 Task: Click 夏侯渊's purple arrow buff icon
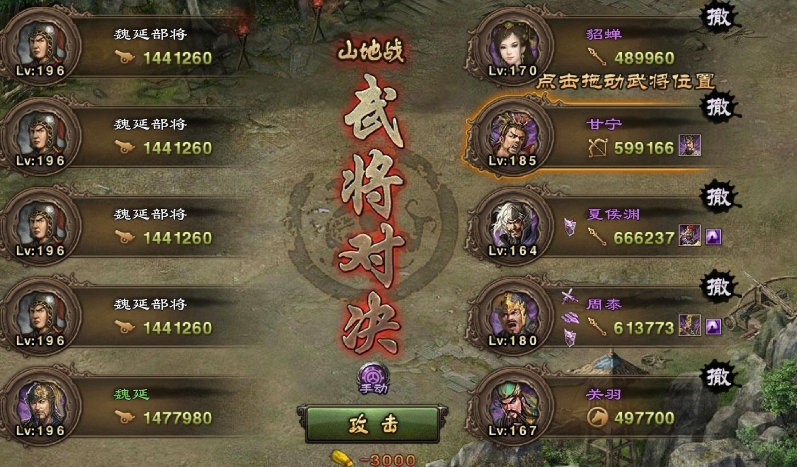715,237
